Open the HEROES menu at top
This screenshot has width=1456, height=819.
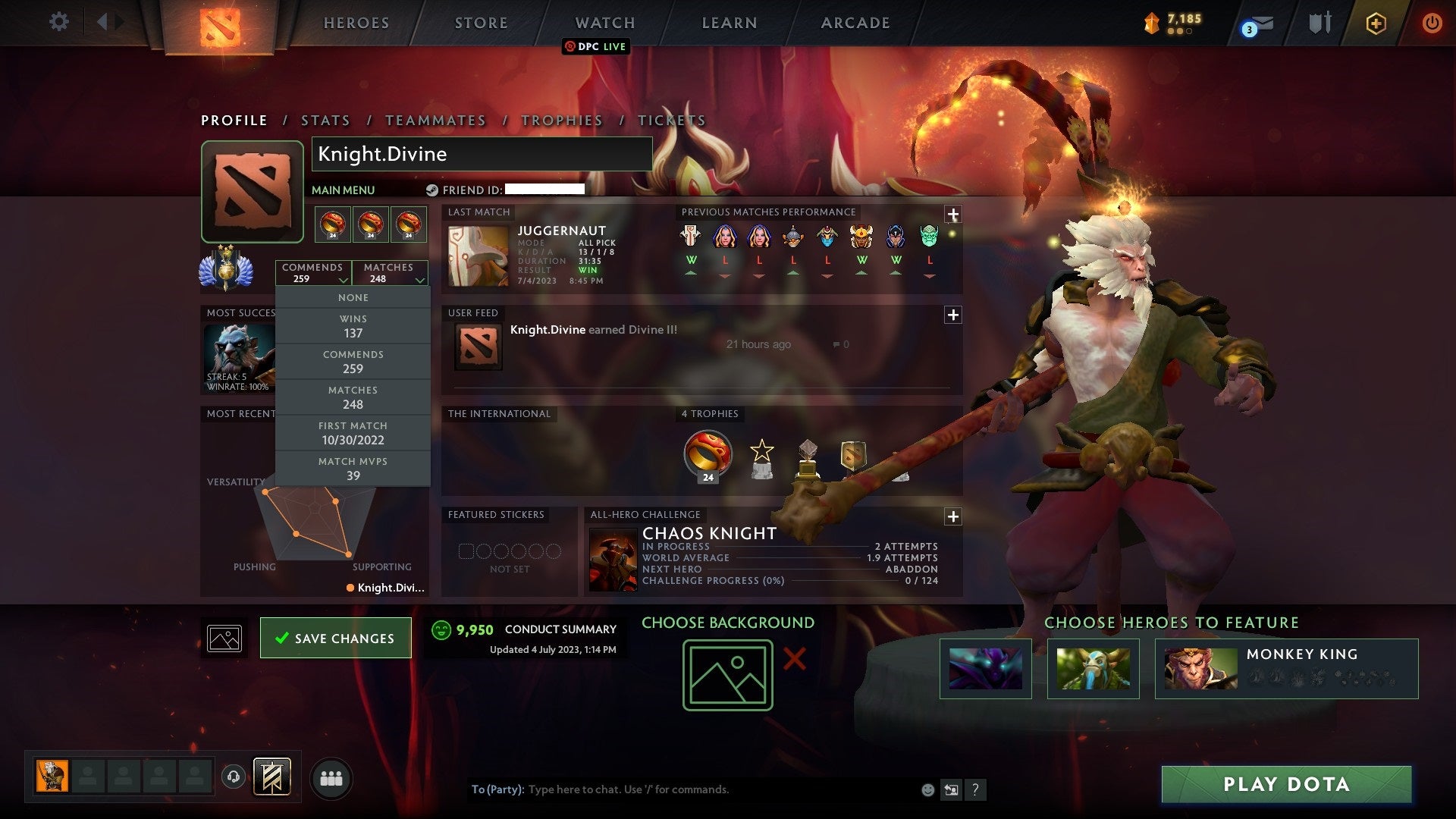click(x=356, y=23)
